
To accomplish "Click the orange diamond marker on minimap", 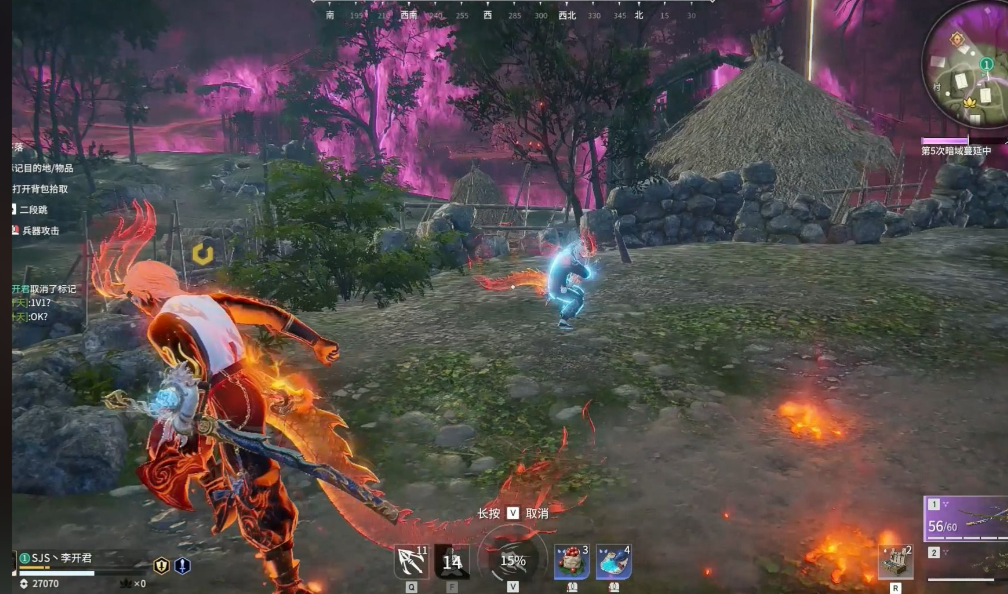I will point(957,39).
